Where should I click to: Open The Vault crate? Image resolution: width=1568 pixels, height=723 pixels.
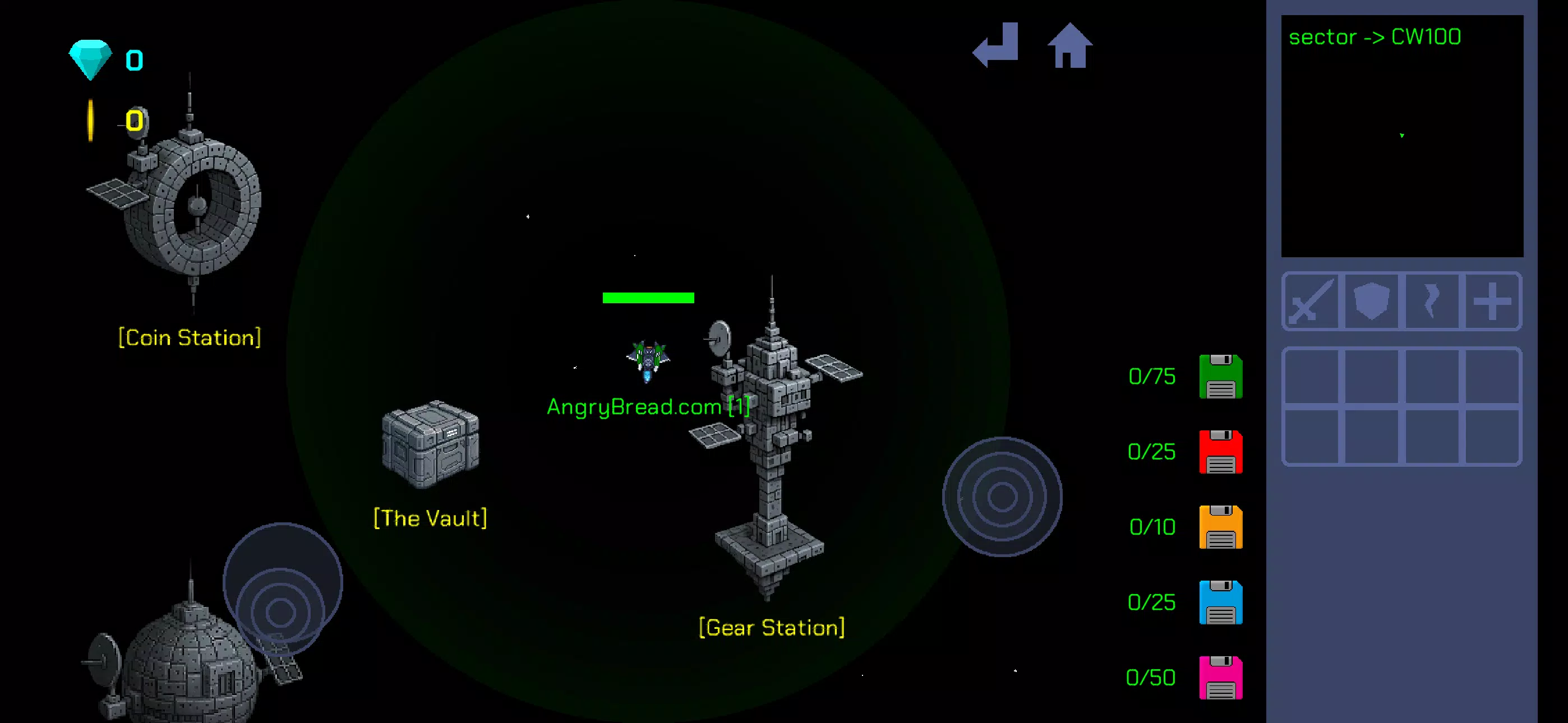(429, 444)
